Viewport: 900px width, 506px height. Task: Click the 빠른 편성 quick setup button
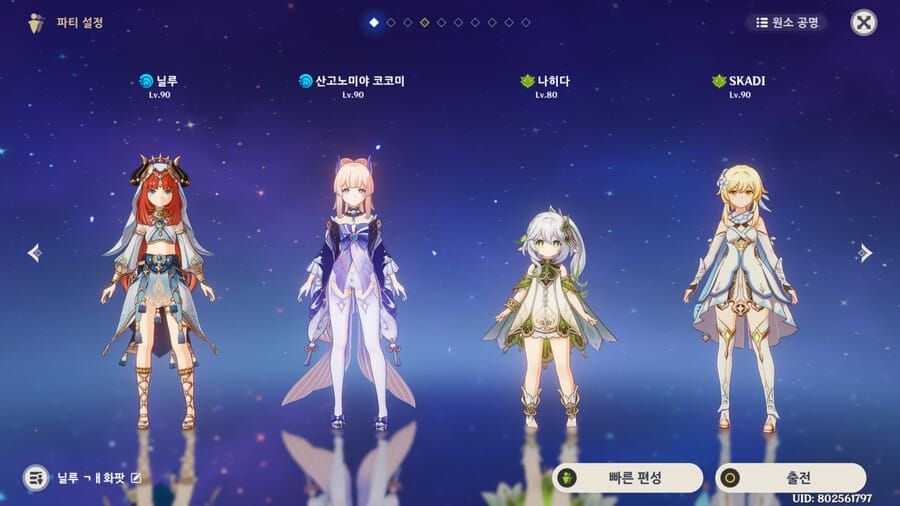coord(627,477)
